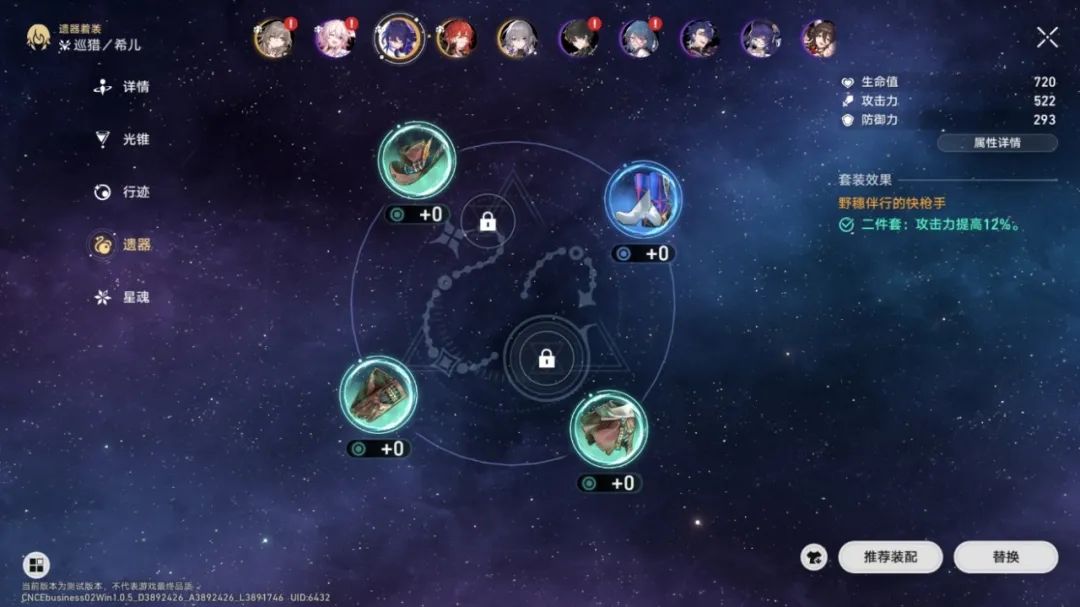Click the round icon beside 推荐装配
This screenshot has width=1080, height=607.
814,557
